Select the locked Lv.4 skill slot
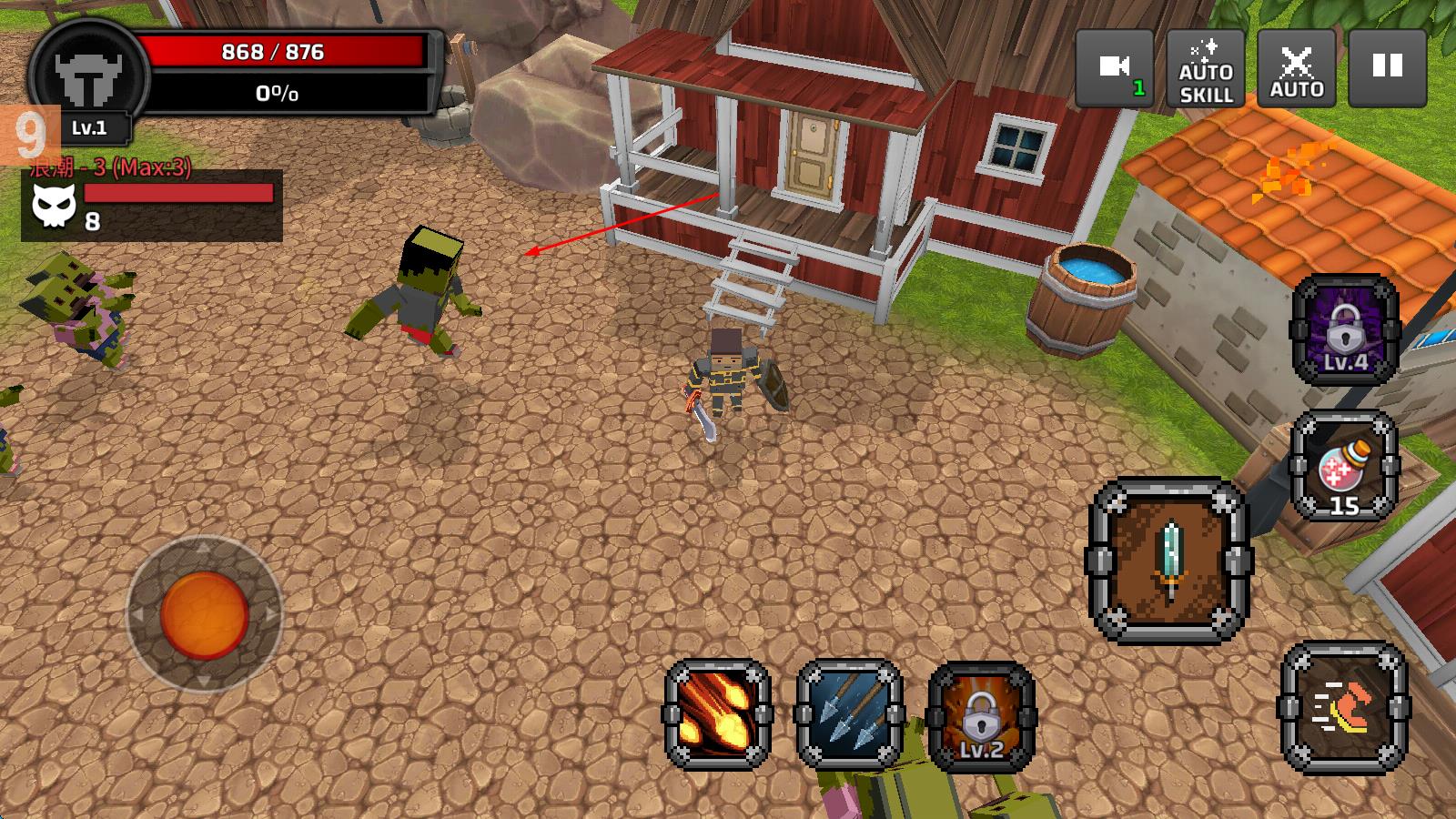Image resolution: width=1456 pixels, height=819 pixels. click(1345, 329)
